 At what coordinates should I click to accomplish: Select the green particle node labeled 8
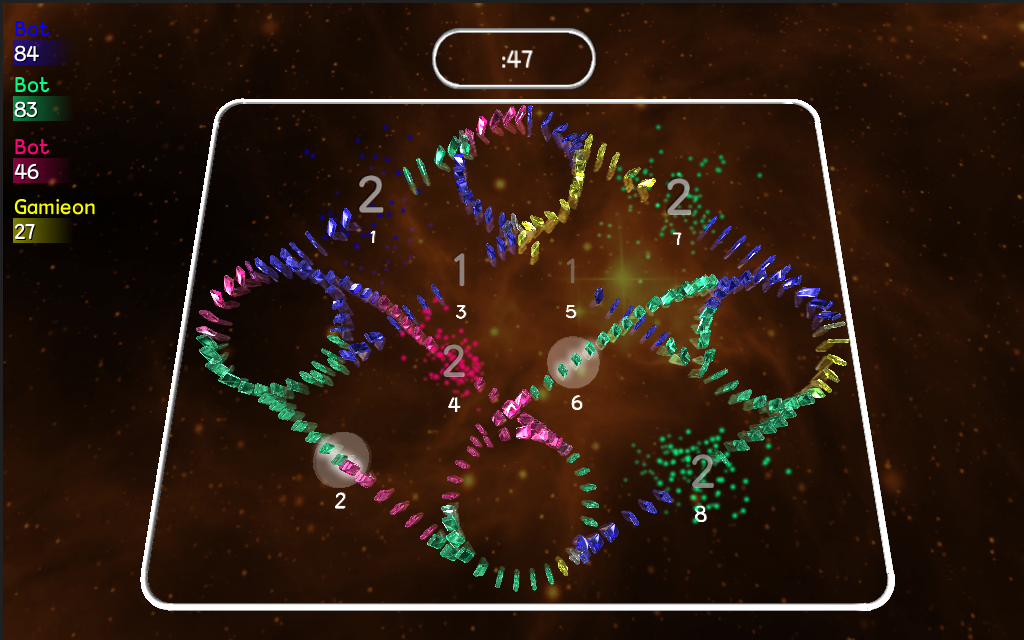point(702,472)
